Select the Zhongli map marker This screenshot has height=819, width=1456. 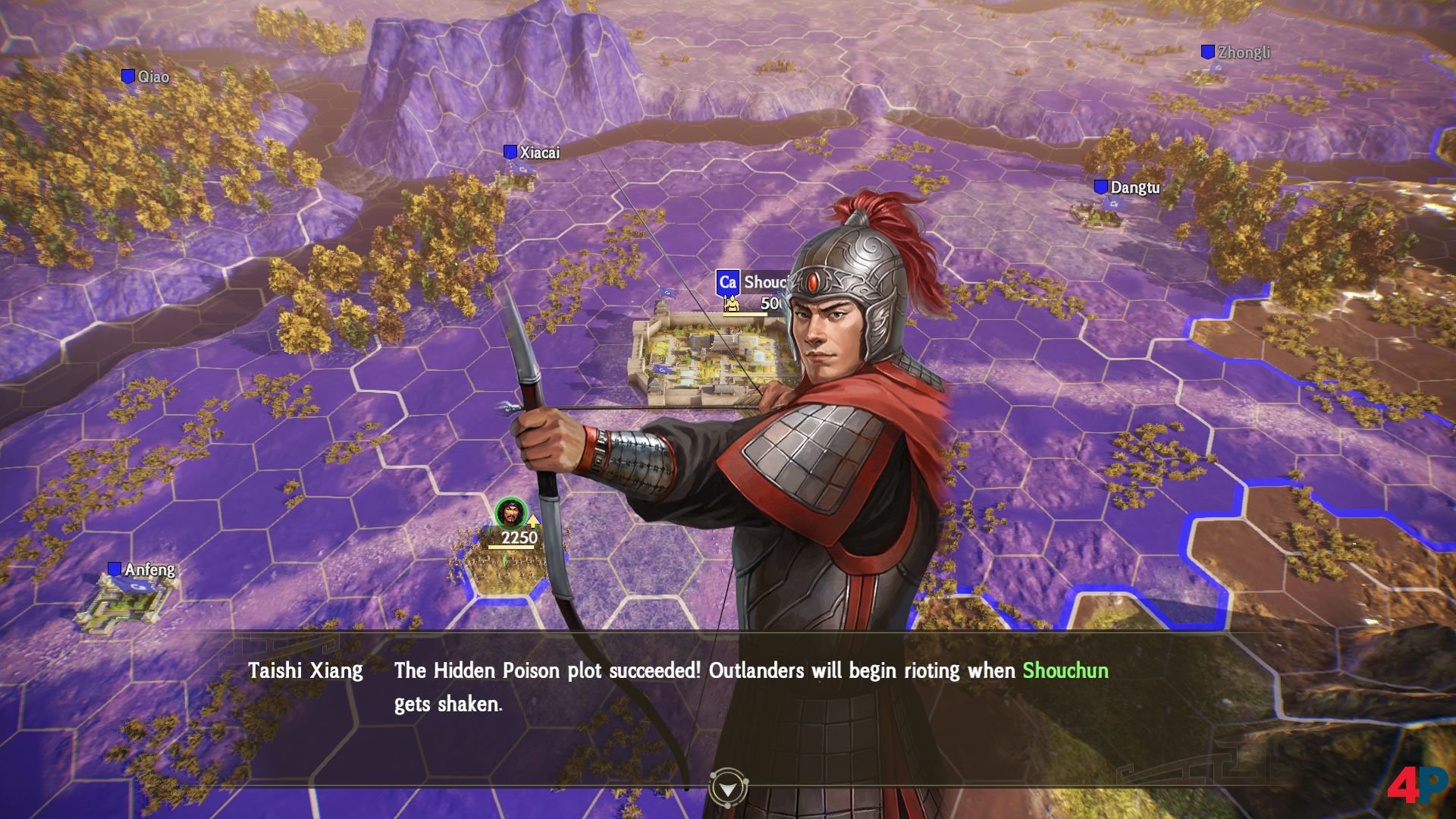[x=1235, y=52]
